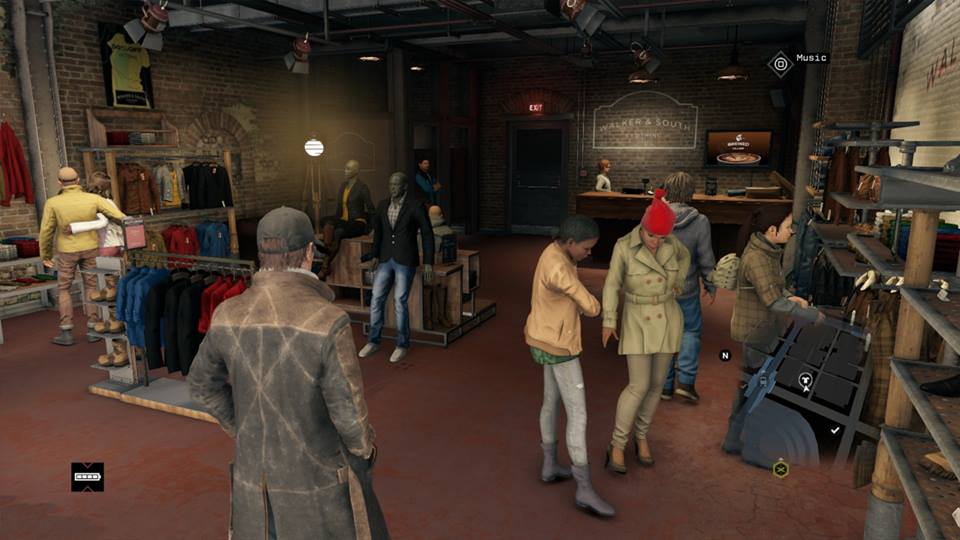The image size is (960, 540).
Task: Select the Music hack diamond icon
Action: (x=780, y=64)
